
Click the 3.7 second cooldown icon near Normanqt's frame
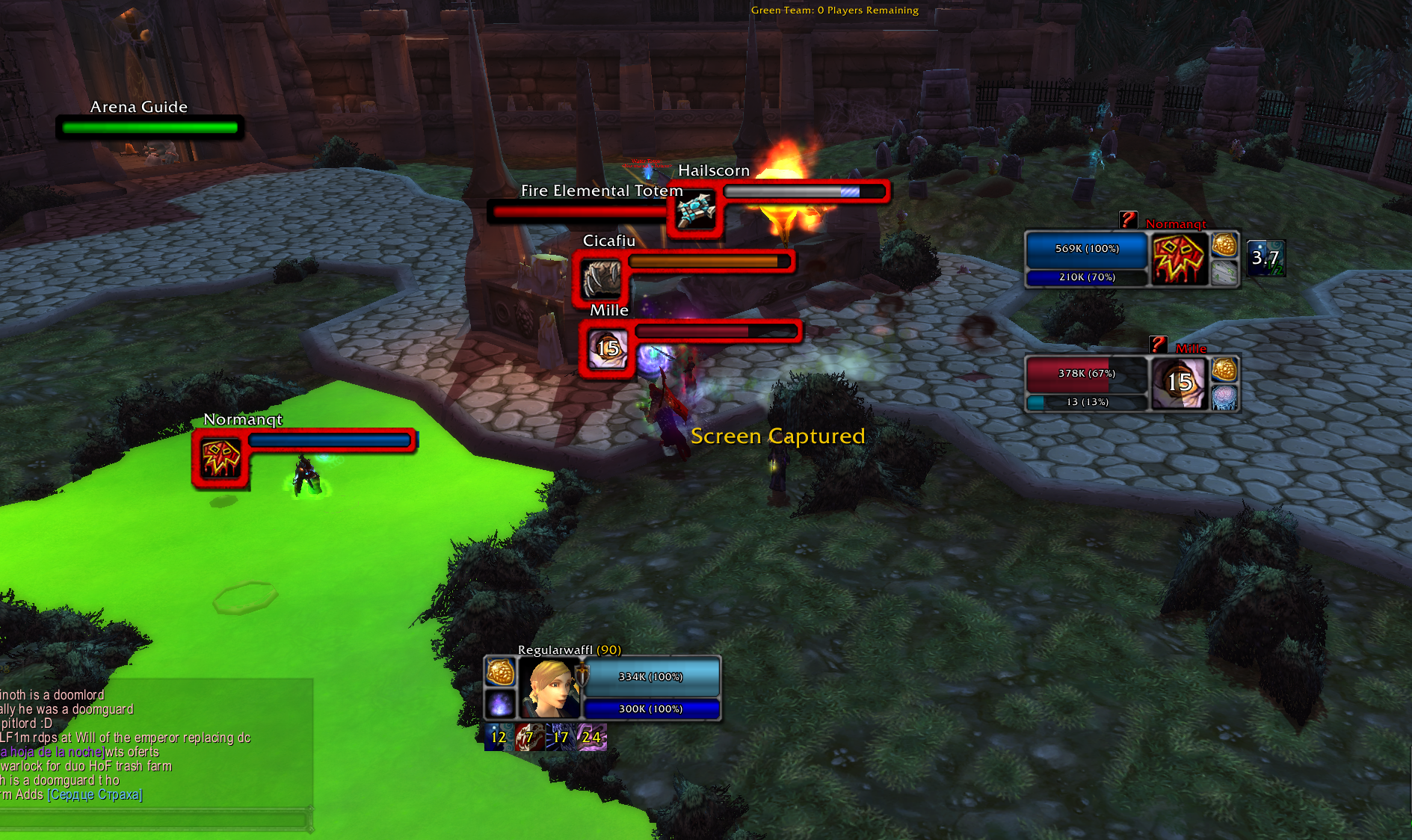[x=1265, y=258]
